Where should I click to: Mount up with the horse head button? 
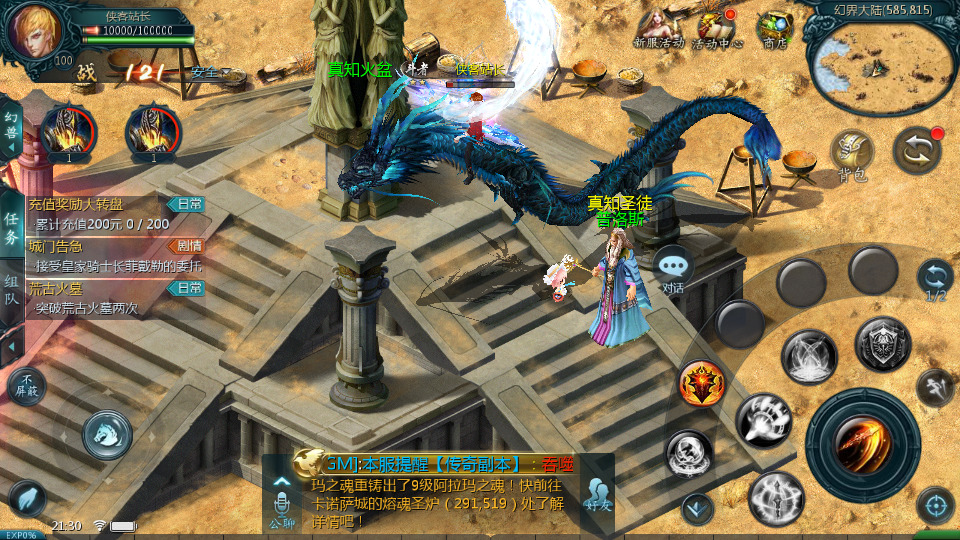(x=107, y=432)
